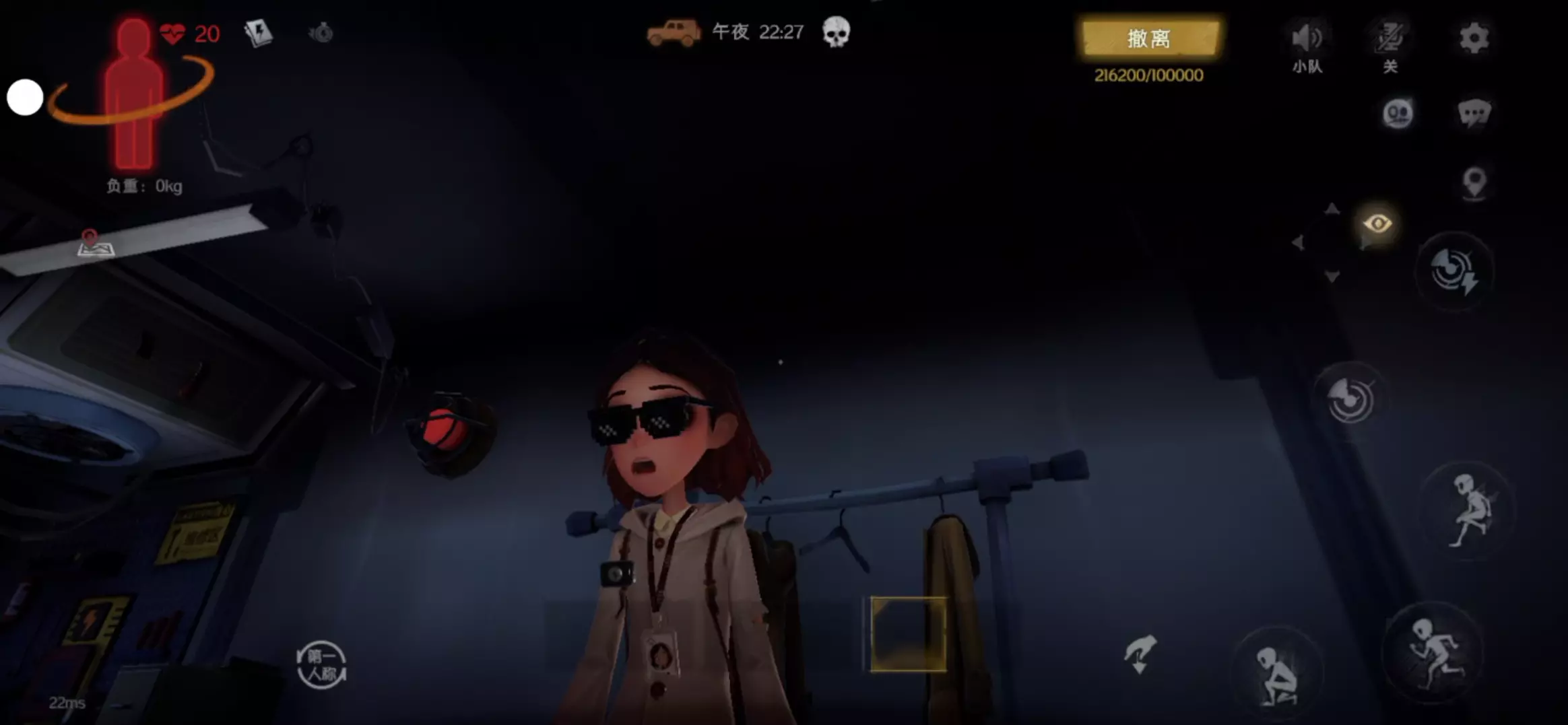Tap the stopwatch icon in top bar
The image size is (1568, 725).
pyautogui.click(x=321, y=32)
